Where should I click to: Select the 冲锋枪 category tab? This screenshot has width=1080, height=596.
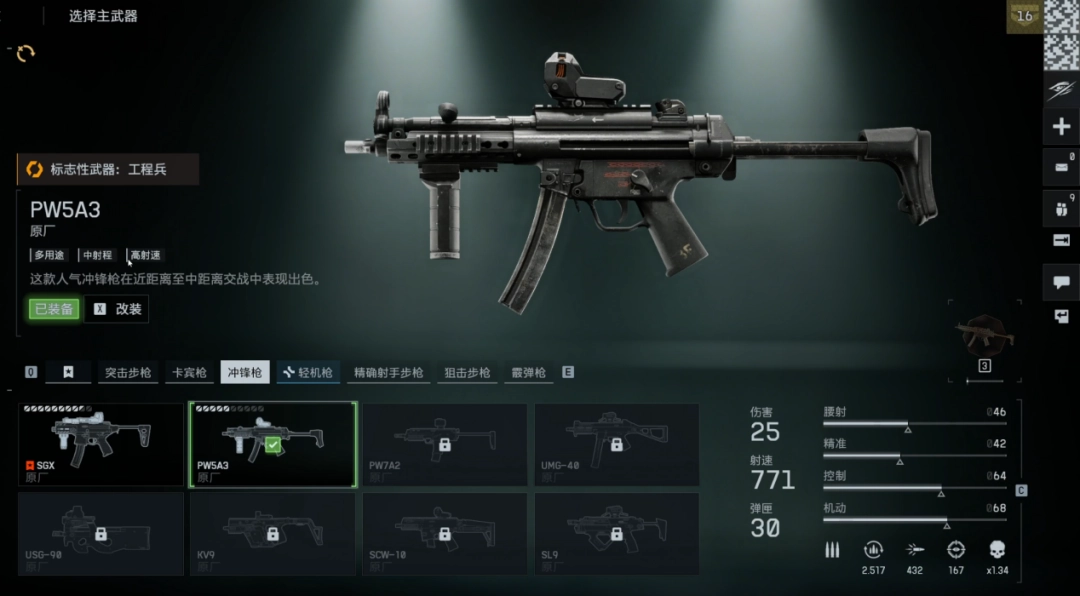coord(245,373)
